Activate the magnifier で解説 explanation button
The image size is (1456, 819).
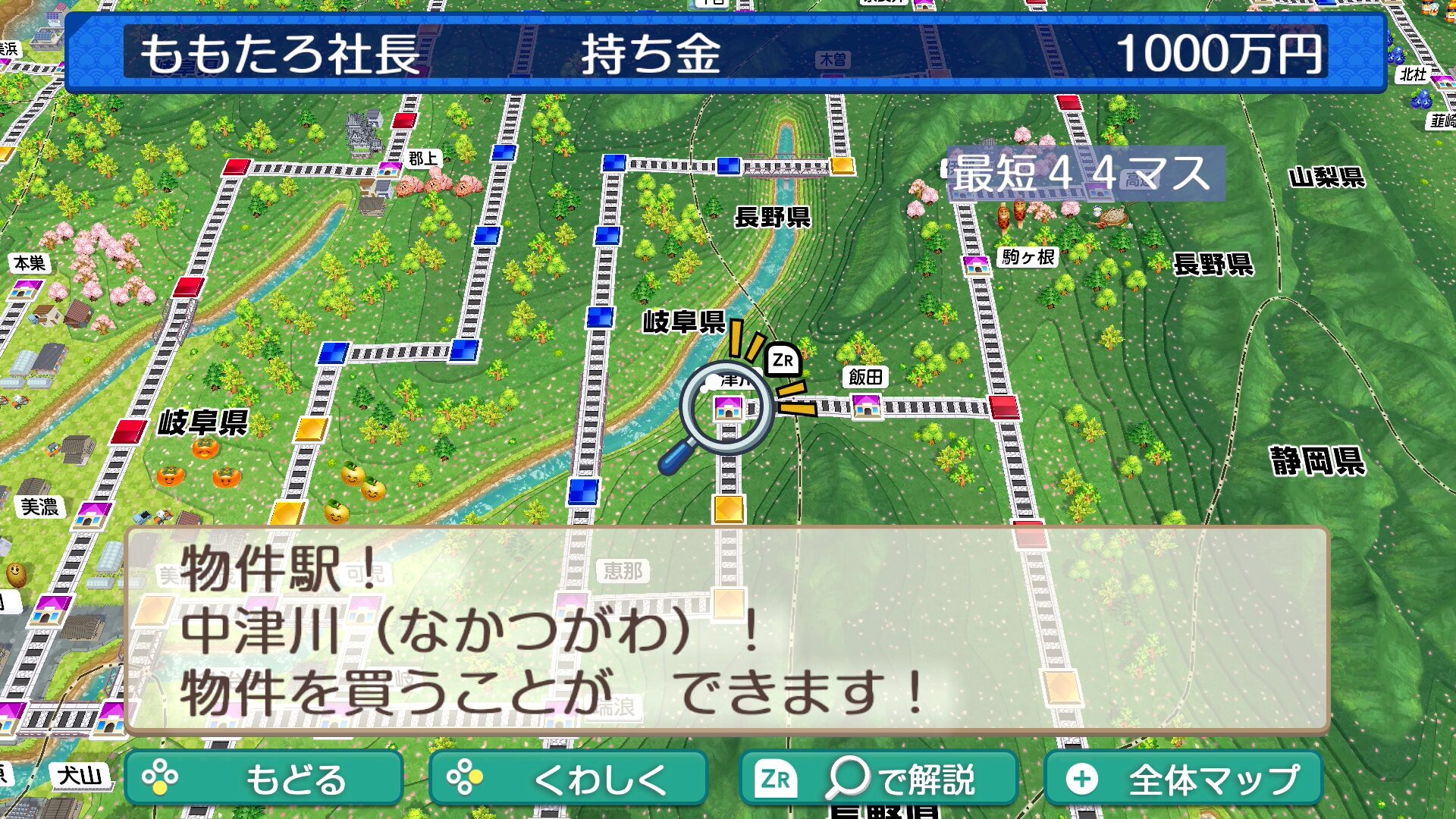coord(877,778)
